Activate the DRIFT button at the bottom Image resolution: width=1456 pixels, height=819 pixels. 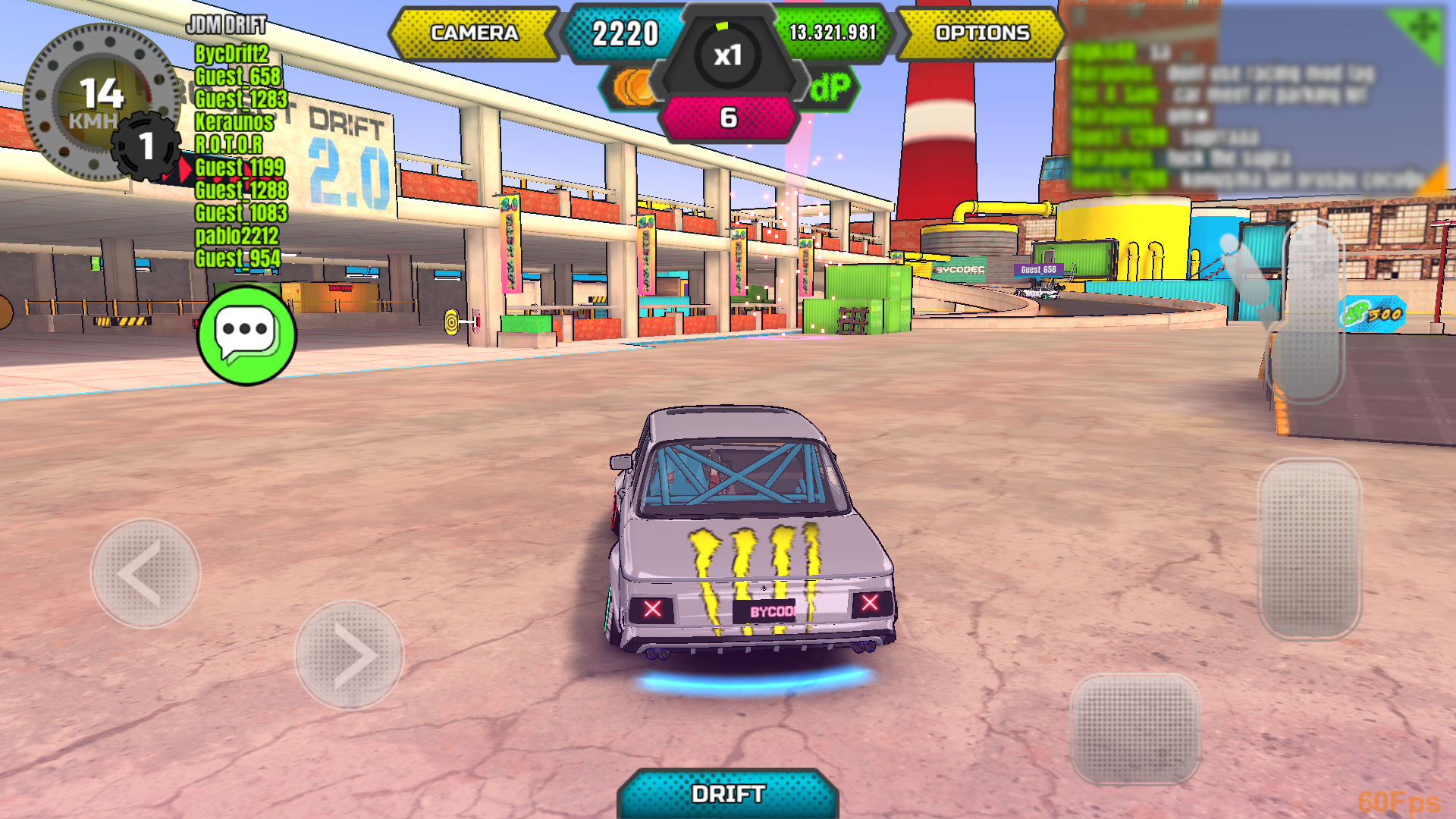point(726,793)
